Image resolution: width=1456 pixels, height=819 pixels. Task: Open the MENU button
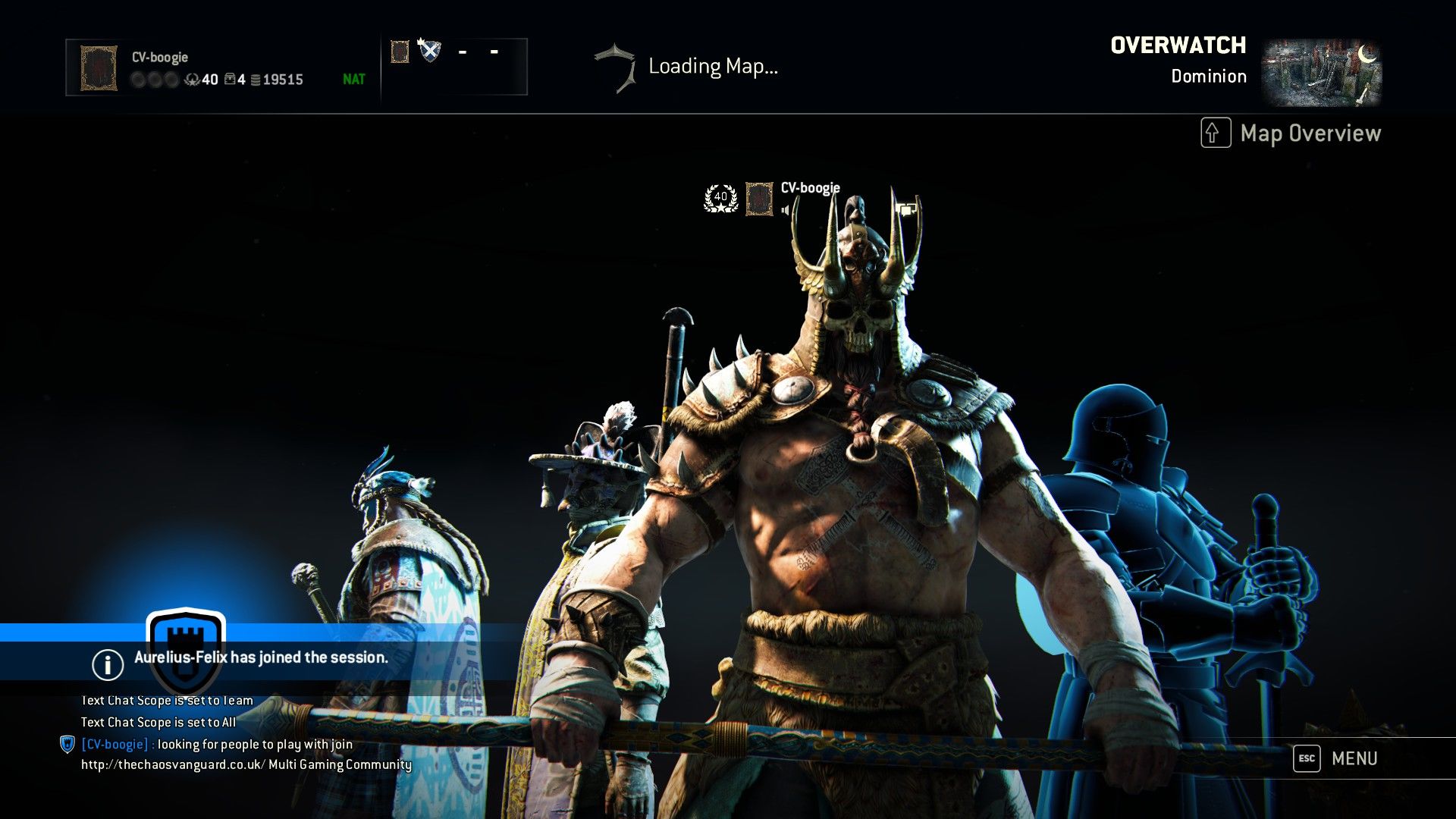(1336, 758)
